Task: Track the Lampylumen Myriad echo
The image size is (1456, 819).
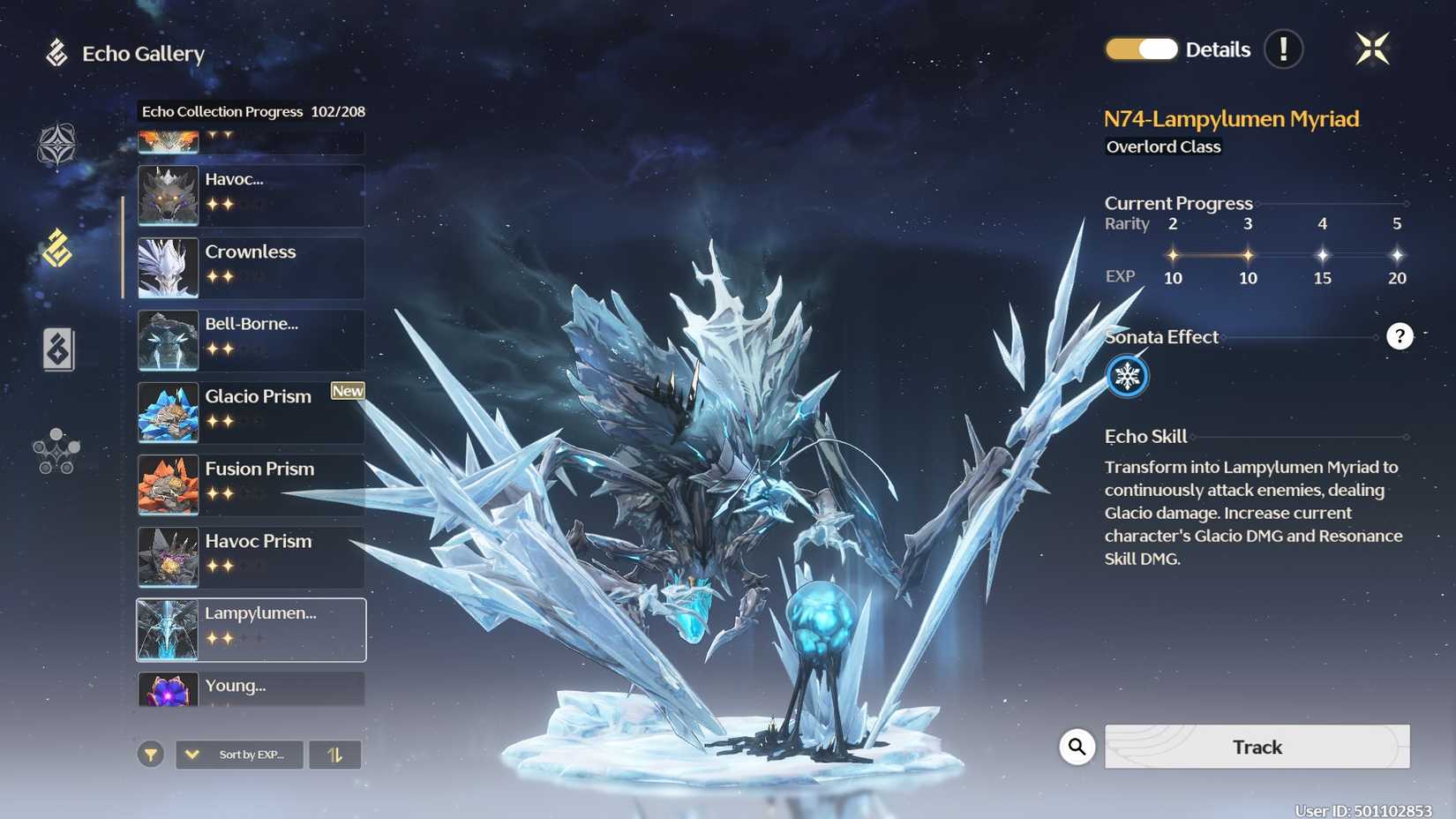Action: (x=1257, y=747)
